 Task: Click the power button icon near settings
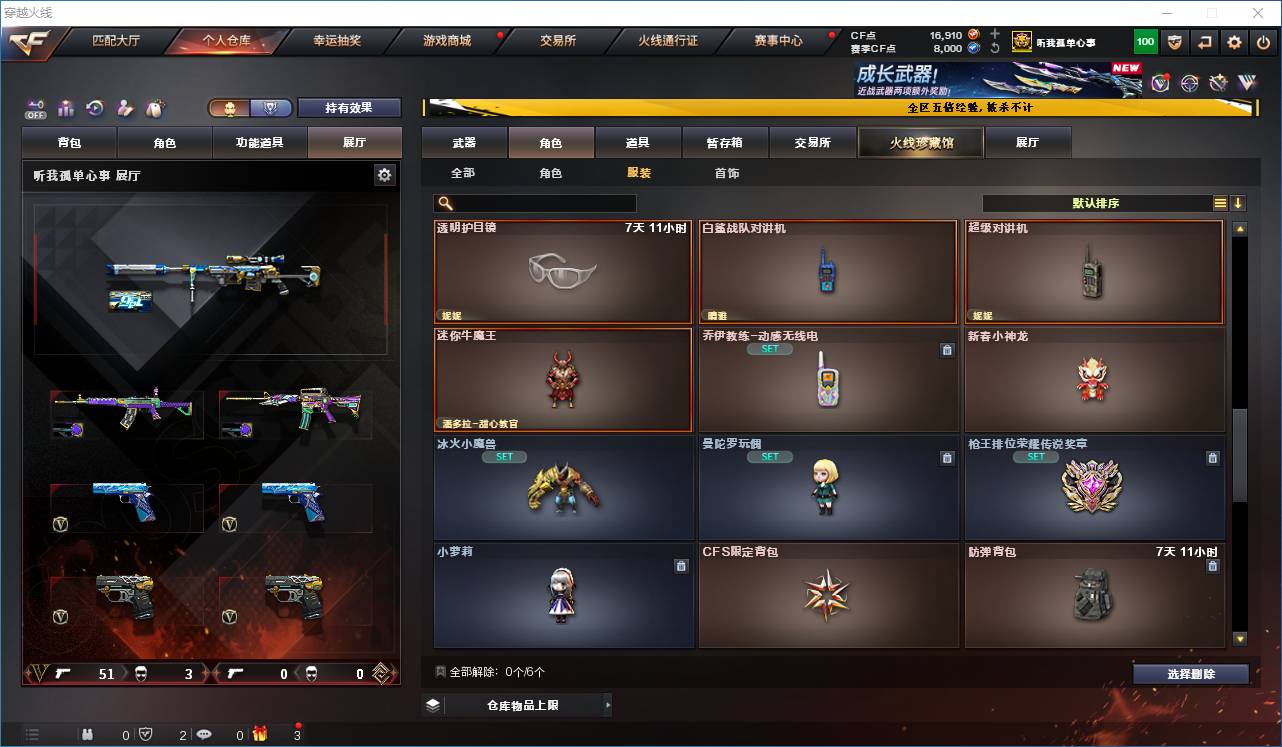tap(1263, 41)
